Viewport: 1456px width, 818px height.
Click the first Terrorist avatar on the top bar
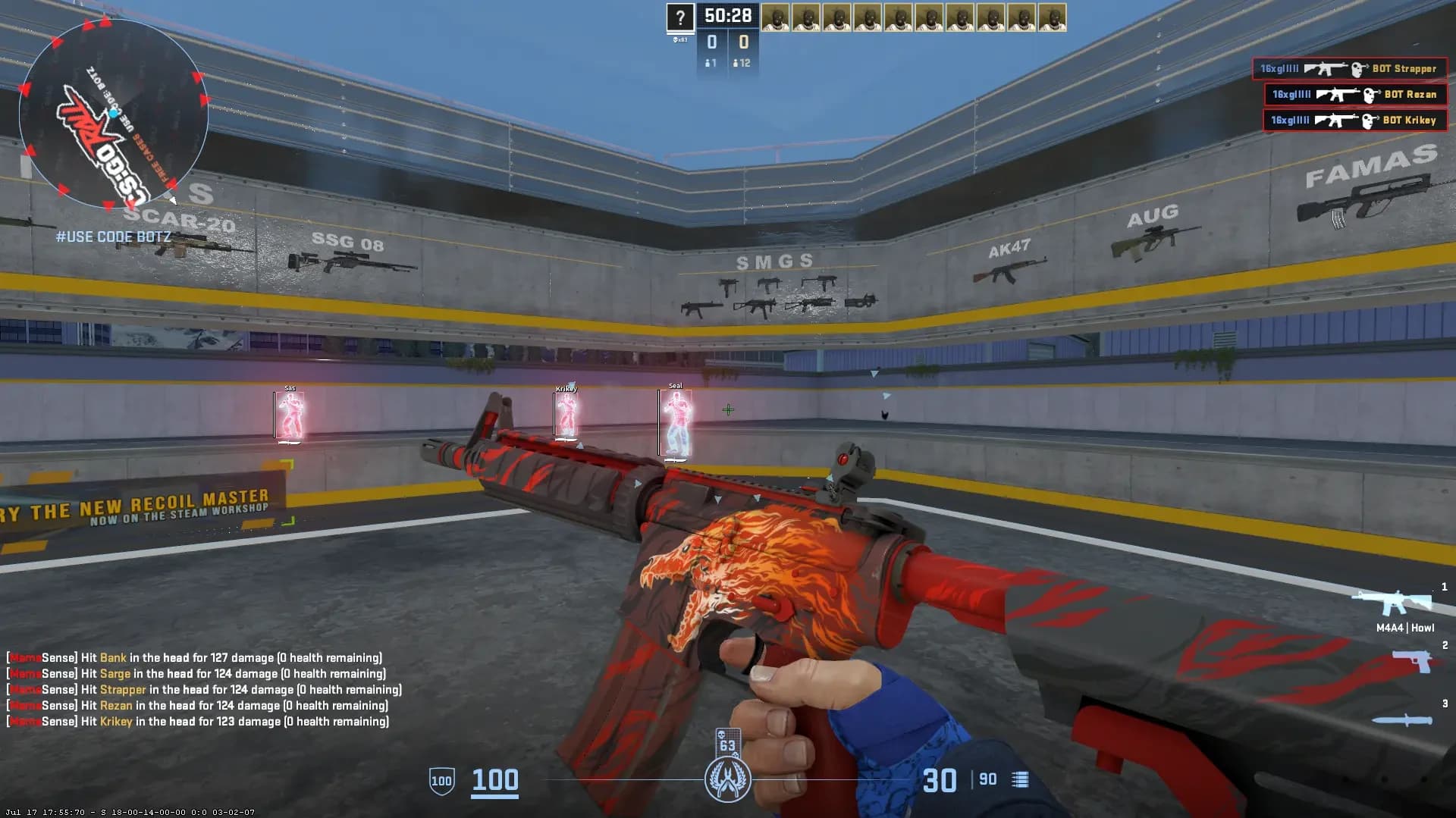pos(777,17)
